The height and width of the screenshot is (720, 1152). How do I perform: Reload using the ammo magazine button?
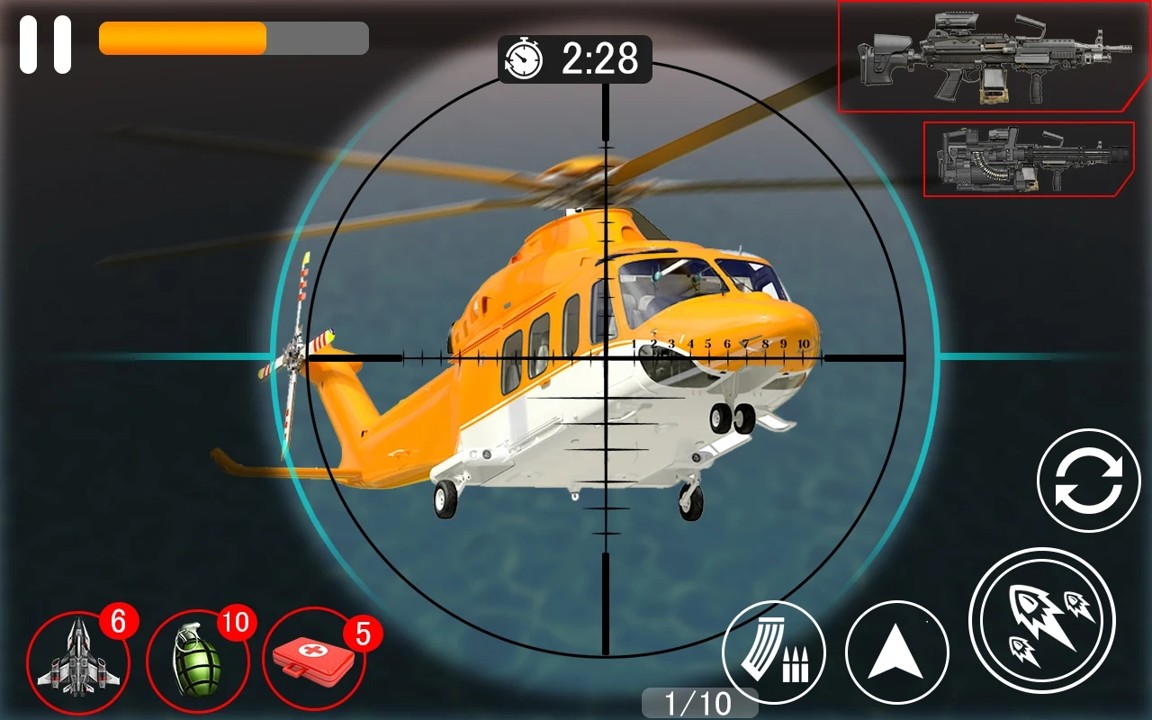click(774, 652)
